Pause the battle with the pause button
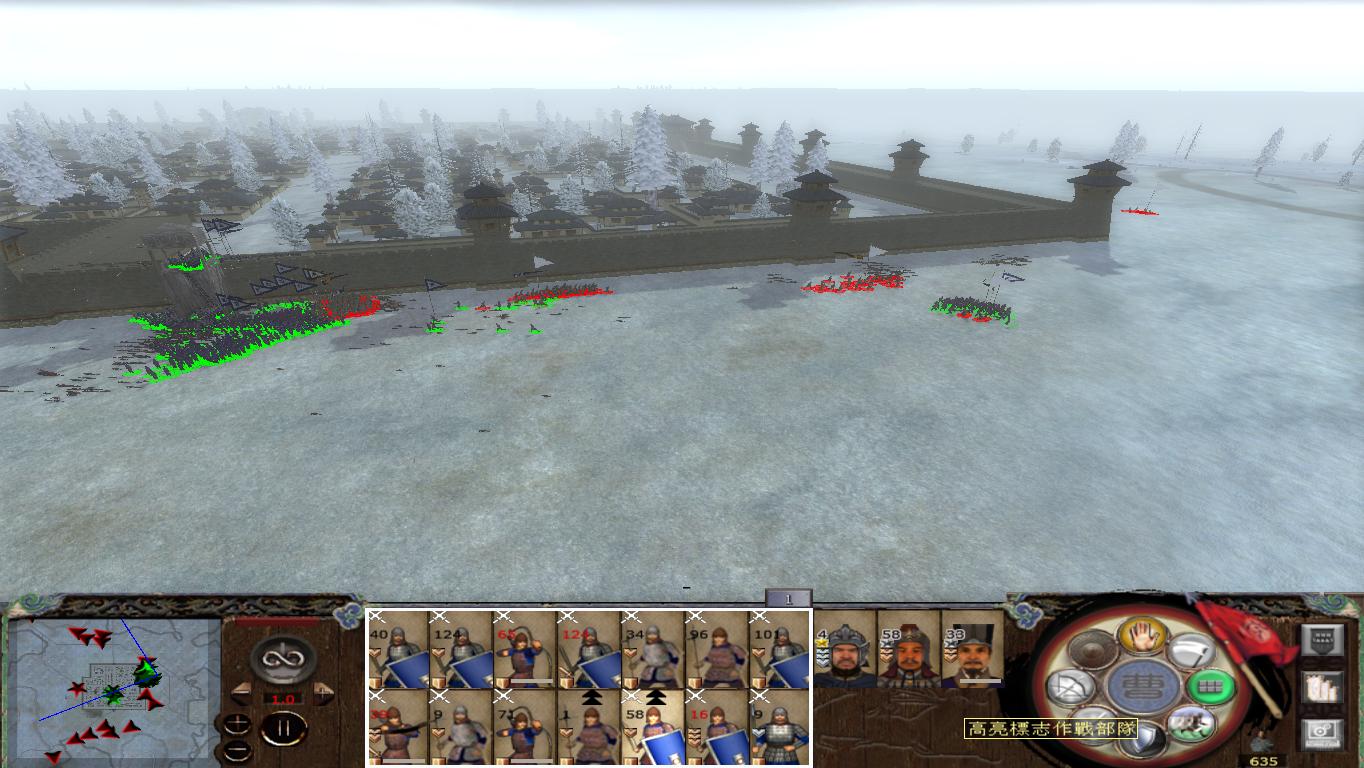The image size is (1364, 768). click(x=284, y=728)
